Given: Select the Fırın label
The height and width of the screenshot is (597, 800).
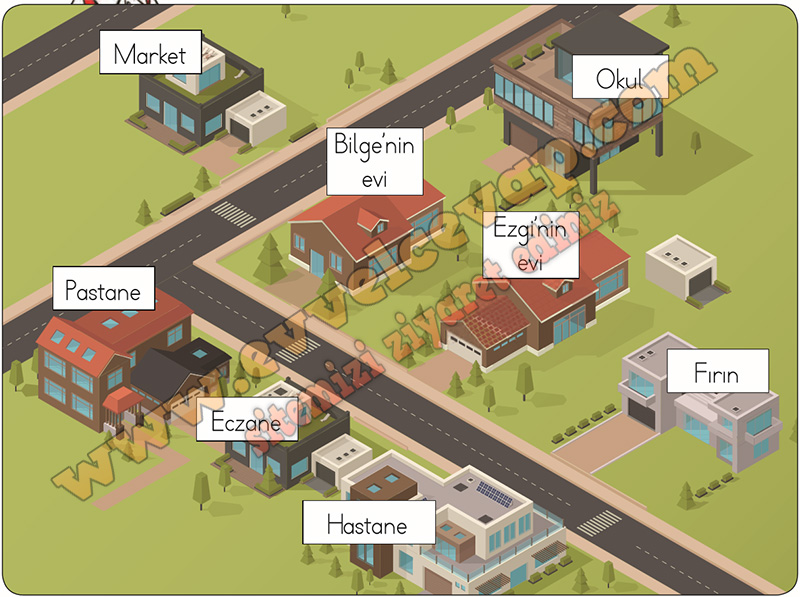Looking at the screenshot, I should 716,373.
